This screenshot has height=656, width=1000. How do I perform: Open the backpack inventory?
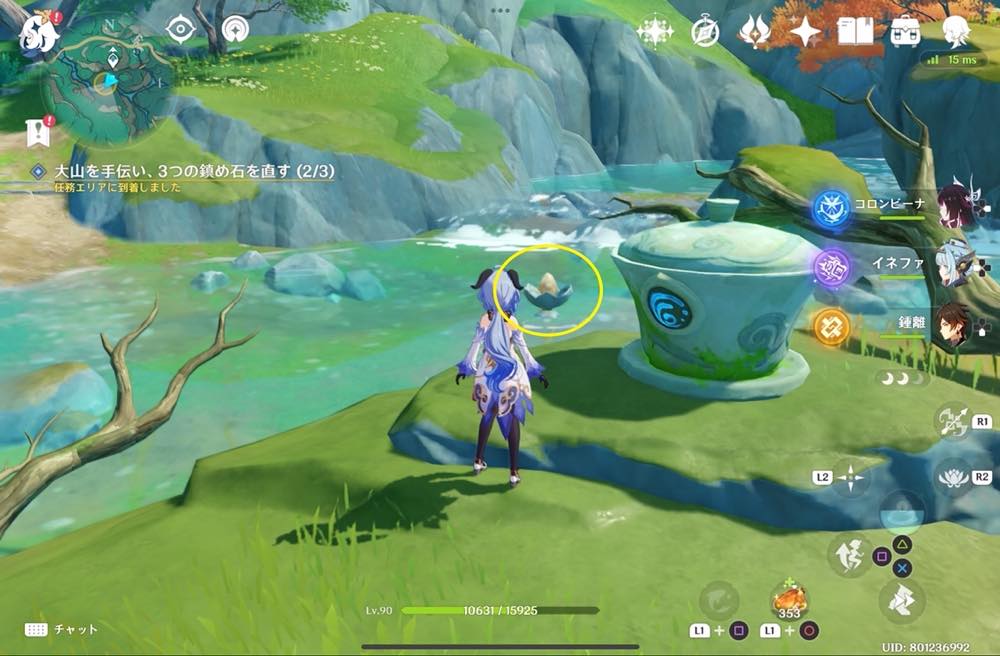click(x=906, y=32)
